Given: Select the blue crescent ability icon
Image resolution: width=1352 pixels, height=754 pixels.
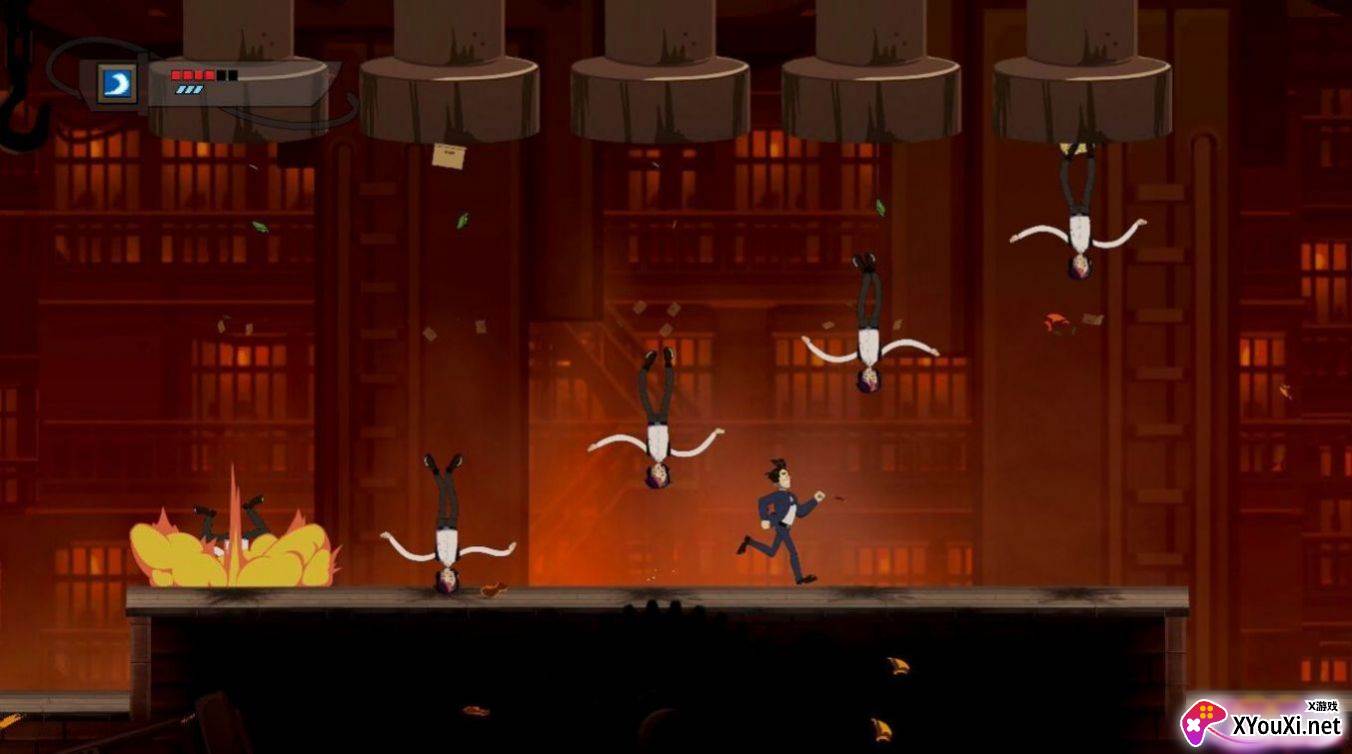Looking at the screenshot, I should pyautogui.click(x=118, y=84).
